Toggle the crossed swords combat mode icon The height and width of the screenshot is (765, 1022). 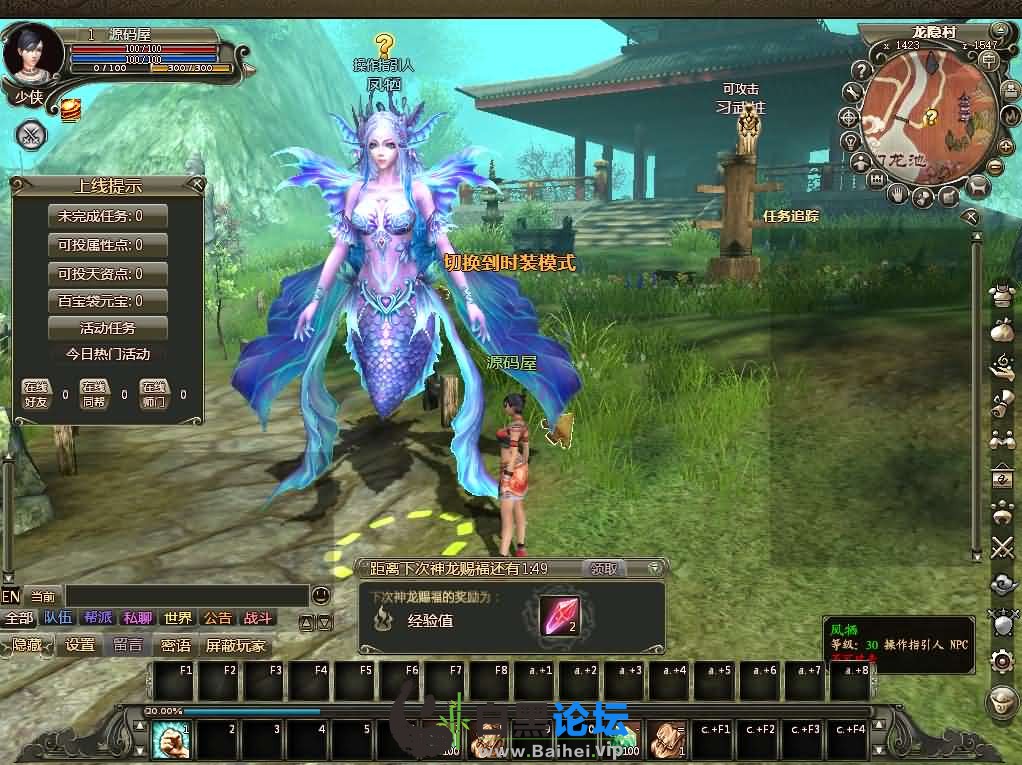[x=31, y=135]
